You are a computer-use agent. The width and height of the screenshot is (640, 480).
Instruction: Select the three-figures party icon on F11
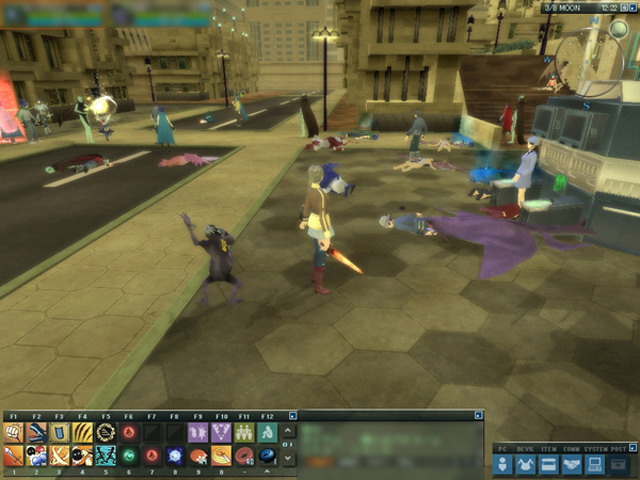point(243,432)
